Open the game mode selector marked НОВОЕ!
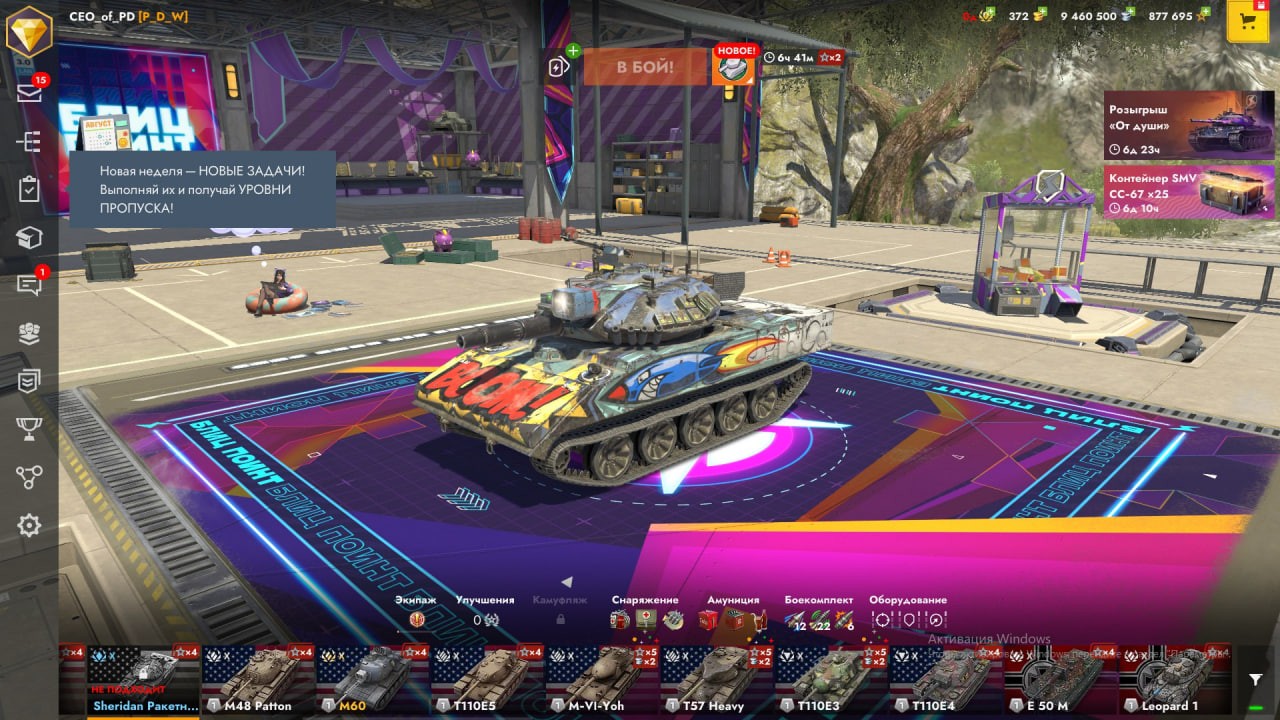This screenshot has width=1280, height=720. point(733,66)
